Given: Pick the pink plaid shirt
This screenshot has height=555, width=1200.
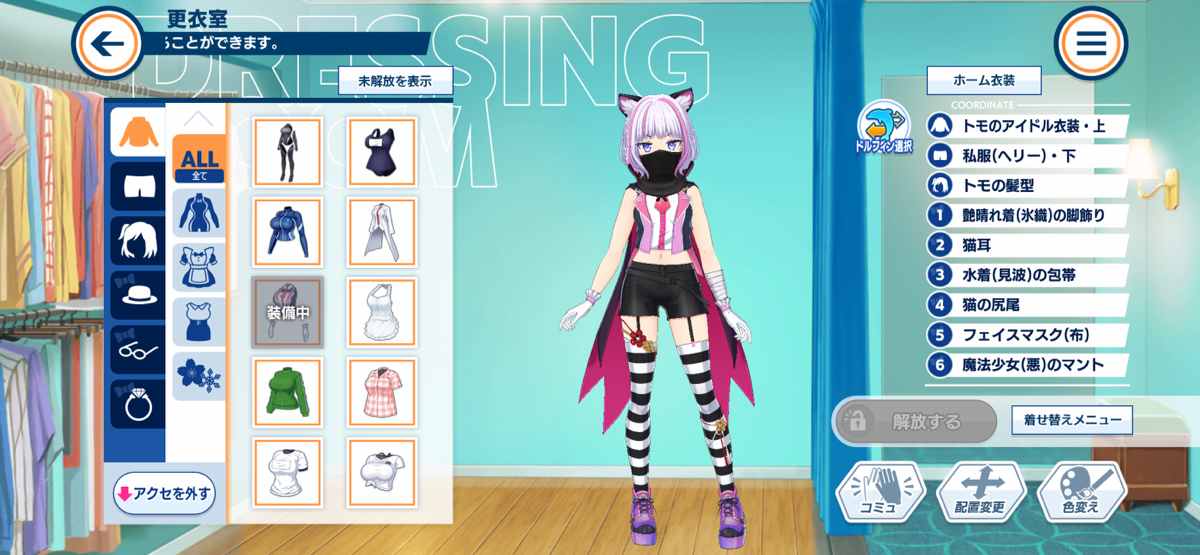Looking at the screenshot, I should click(x=382, y=392).
